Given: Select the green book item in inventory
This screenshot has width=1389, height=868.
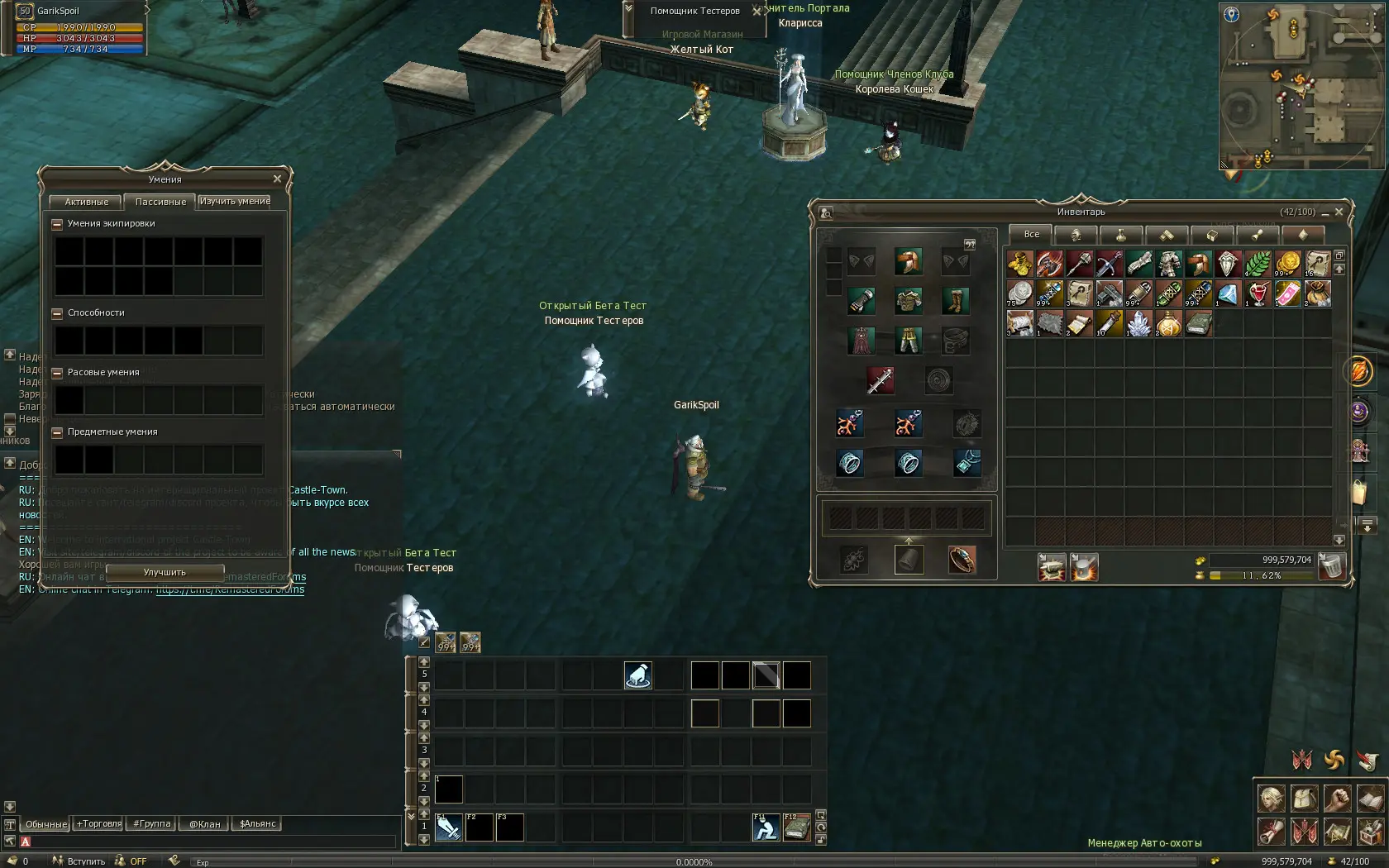Looking at the screenshot, I should click(1198, 323).
